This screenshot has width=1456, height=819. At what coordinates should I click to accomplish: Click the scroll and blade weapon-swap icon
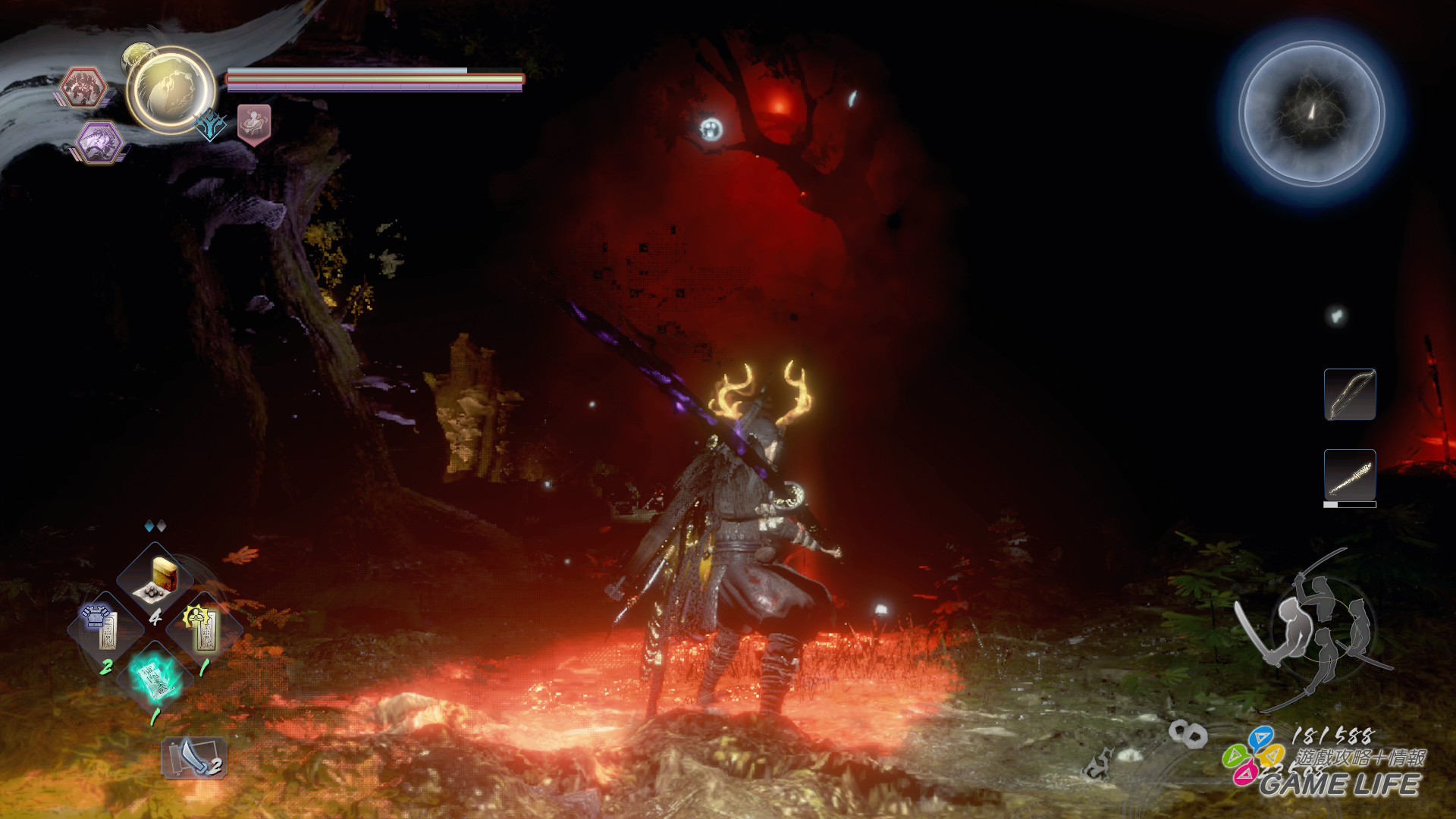(x=194, y=758)
